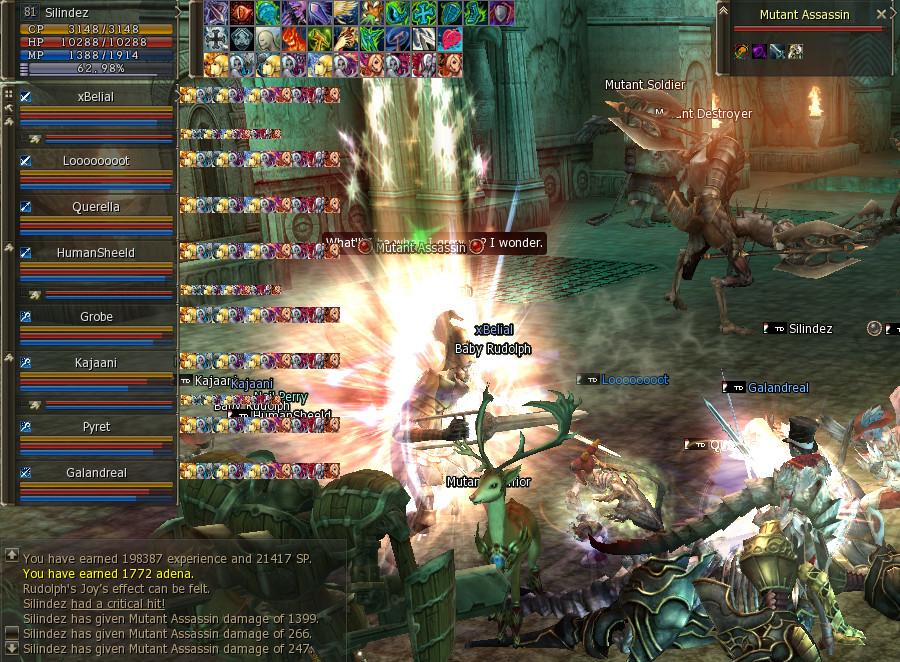Select party member Loooooooot
900x662 pixels.
[96, 161]
